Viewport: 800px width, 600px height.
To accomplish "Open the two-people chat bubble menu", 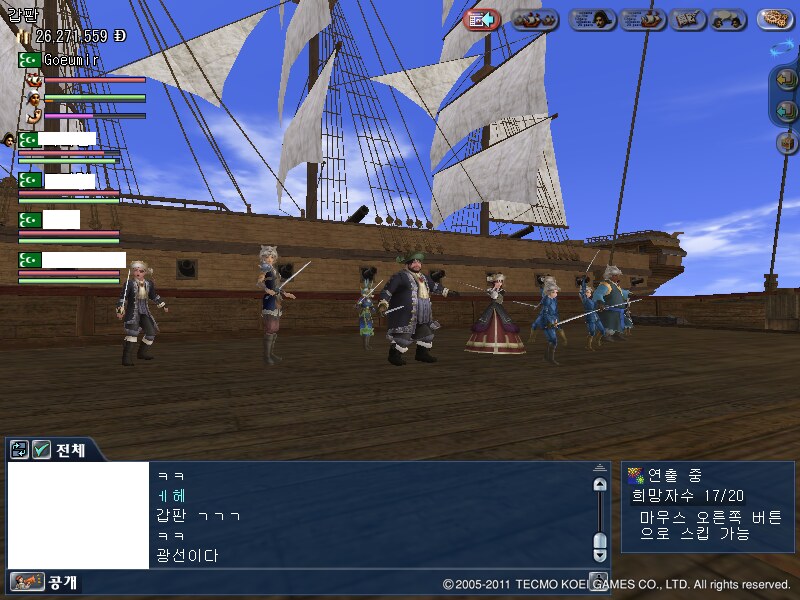I will pyautogui.click(x=728, y=19).
